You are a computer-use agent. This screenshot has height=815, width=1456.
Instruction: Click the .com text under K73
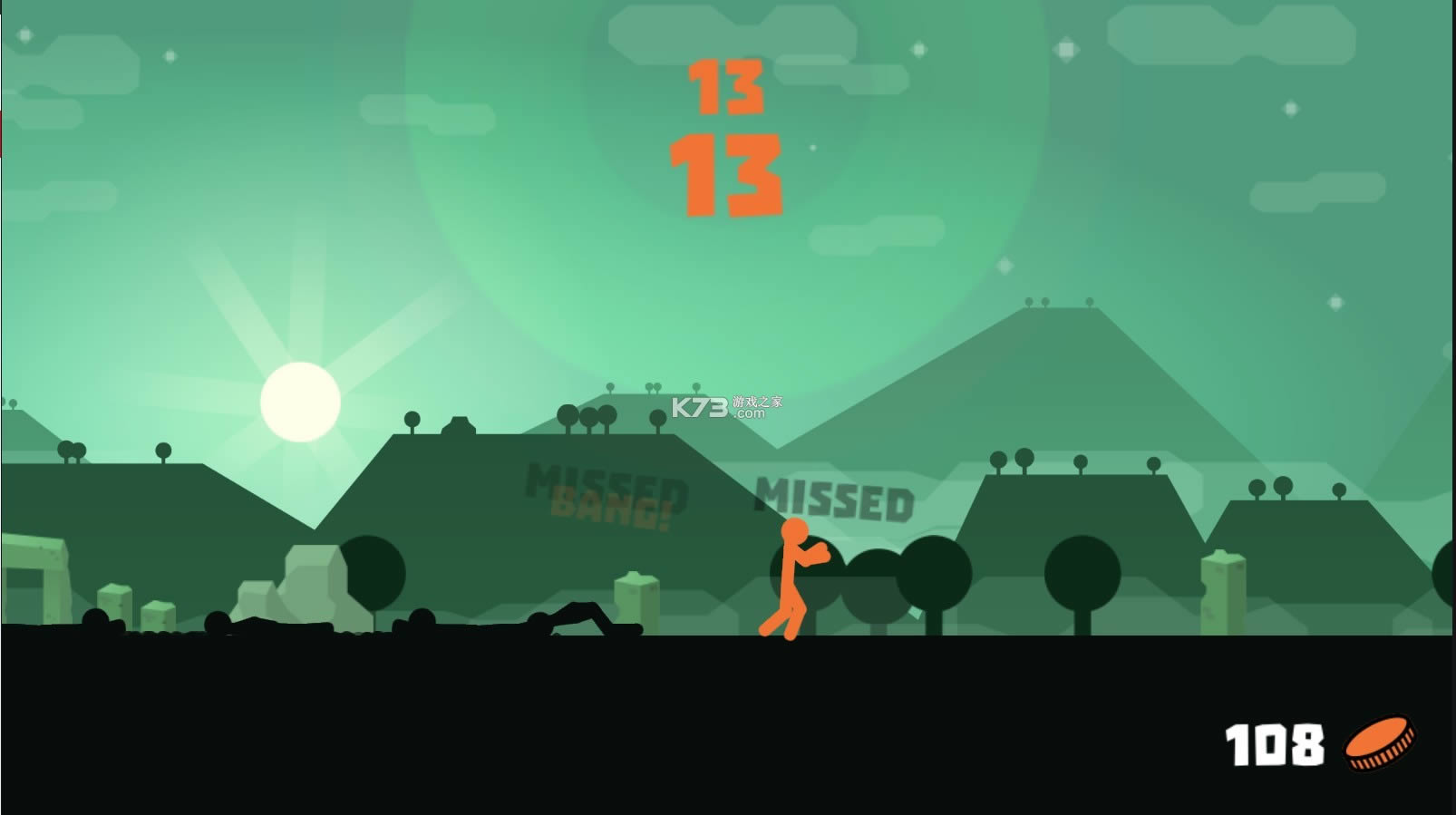(x=748, y=414)
